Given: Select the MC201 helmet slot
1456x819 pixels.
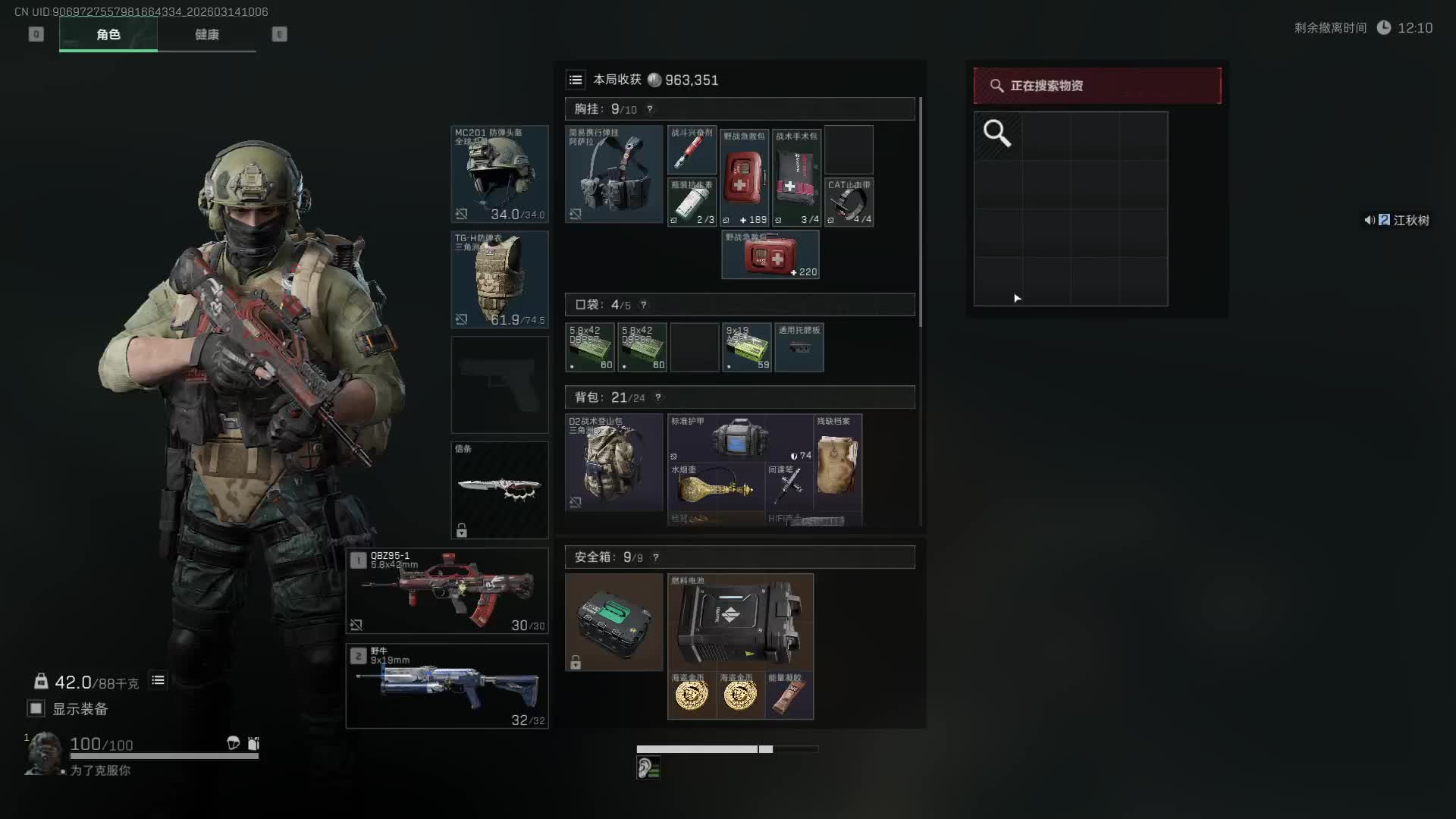Looking at the screenshot, I should (499, 174).
